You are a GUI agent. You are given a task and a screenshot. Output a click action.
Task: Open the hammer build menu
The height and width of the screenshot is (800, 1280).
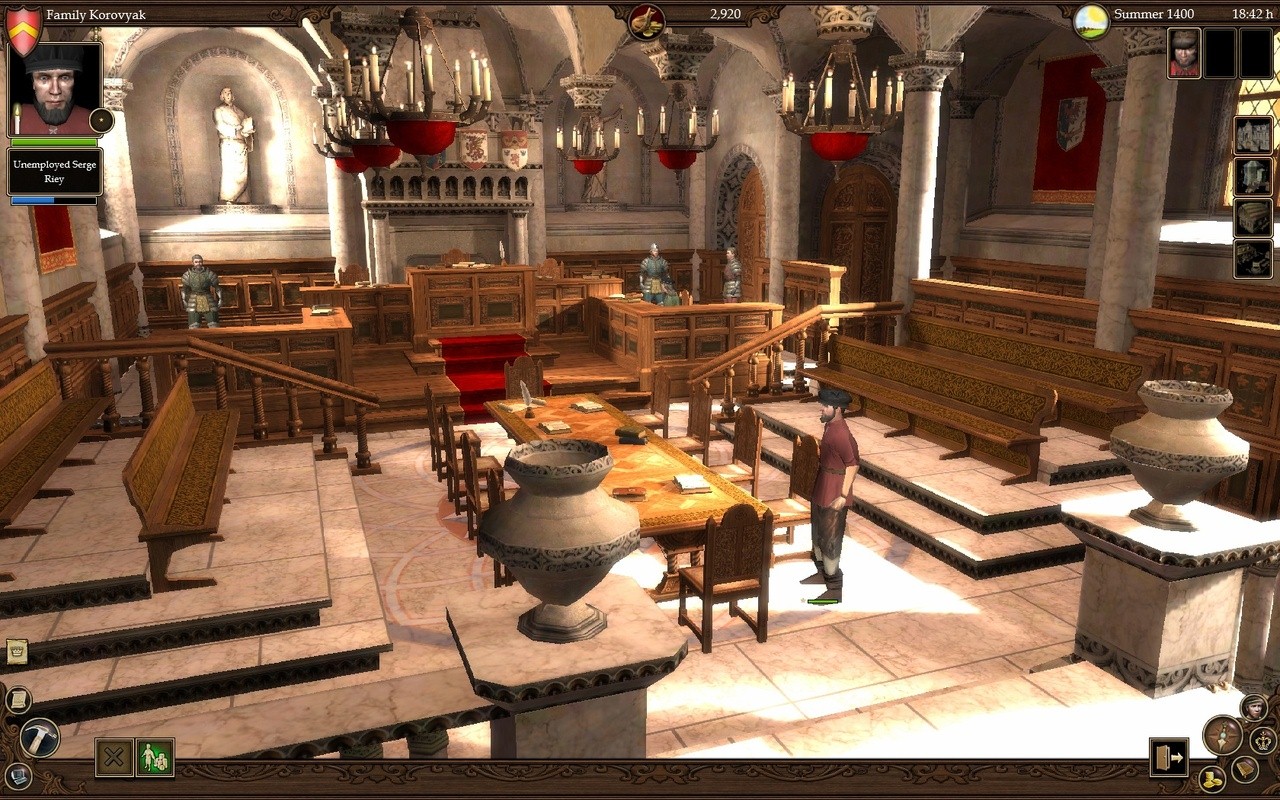click(x=40, y=738)
